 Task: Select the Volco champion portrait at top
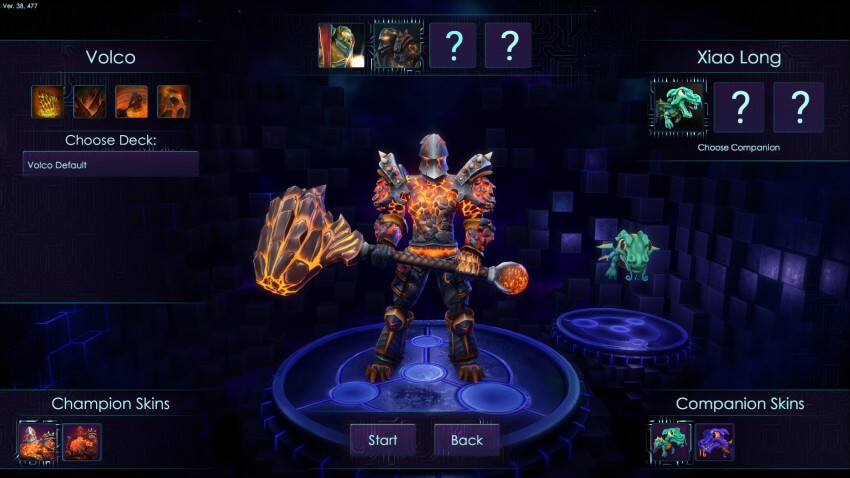pyautogui.click(x=397, y=46)
